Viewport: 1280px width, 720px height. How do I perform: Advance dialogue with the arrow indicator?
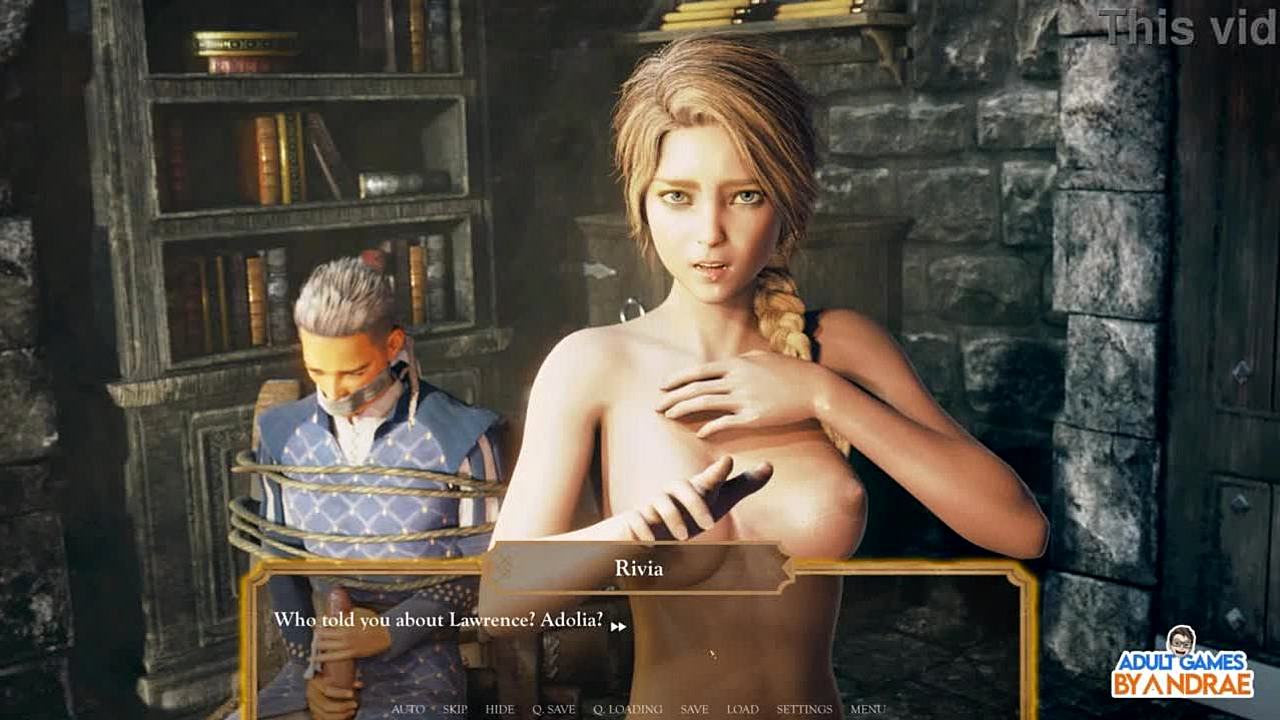pyautogui.click(x=618, y=626)
